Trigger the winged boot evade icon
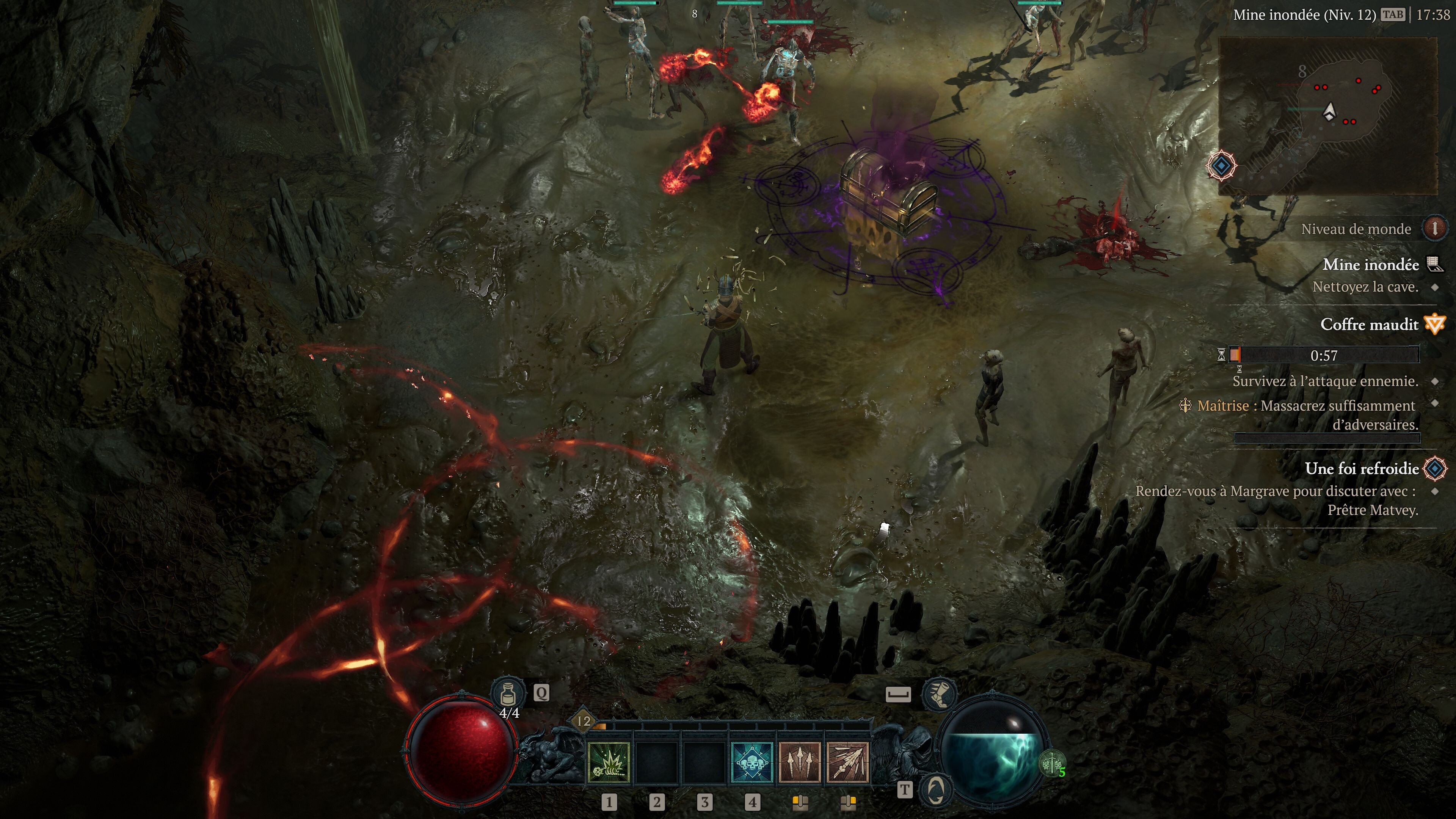Screen dimensions: 1456x819 938,693
